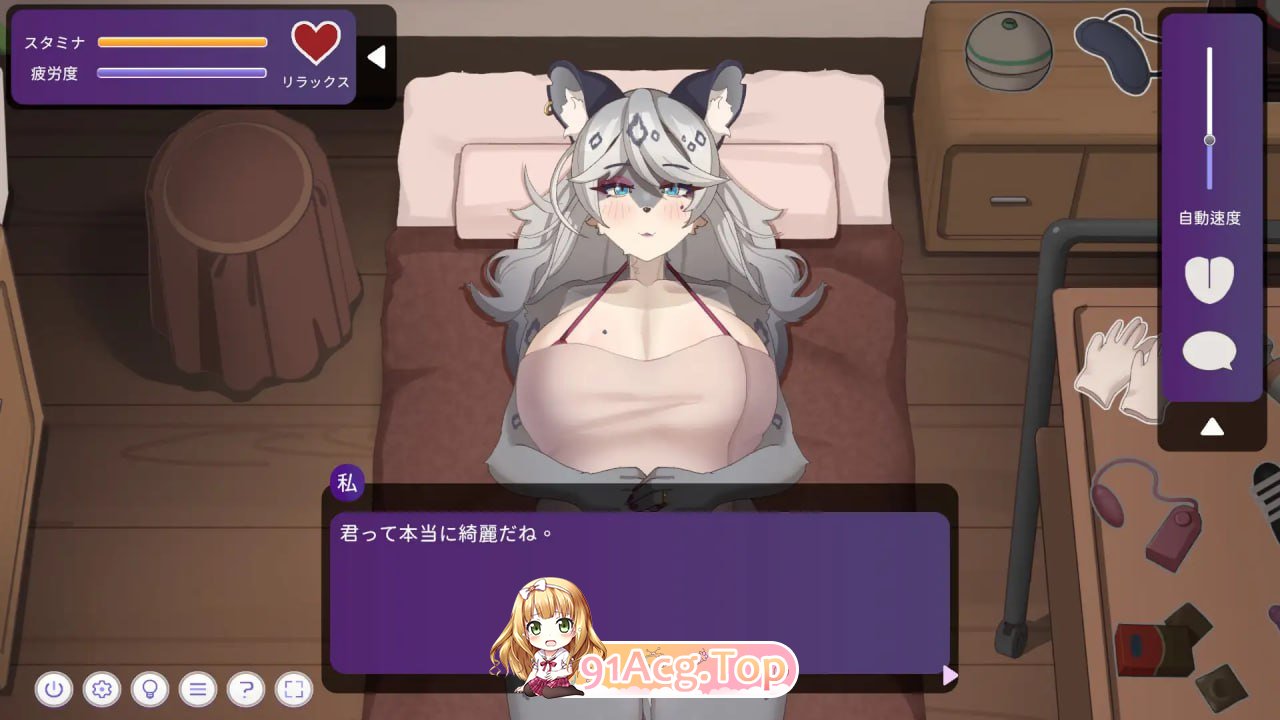
Task: Collapse the right action panel via the up triangle
Action: [x=1213, y=425]
